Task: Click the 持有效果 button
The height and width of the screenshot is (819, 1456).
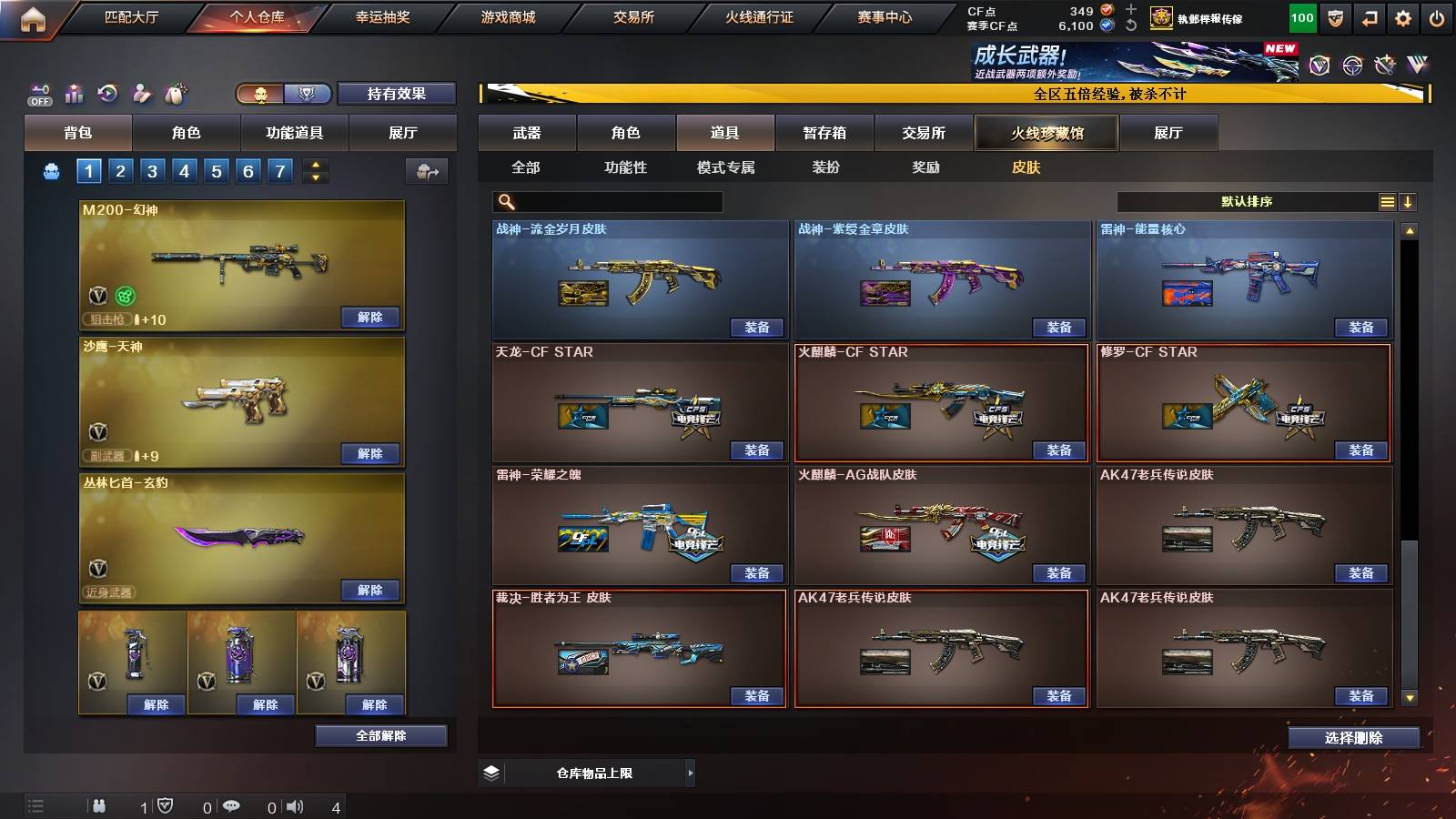Action: pyautogui.click(x=397, y=93)
